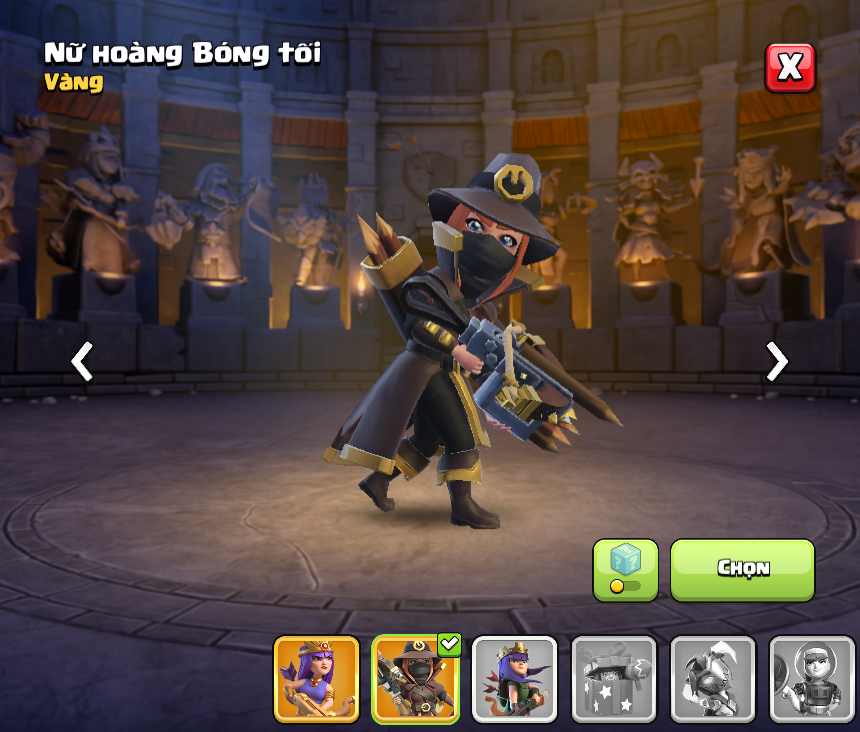
Task: Select the gold-crowned purple-hair queen skin
Action: coord(316,679)
